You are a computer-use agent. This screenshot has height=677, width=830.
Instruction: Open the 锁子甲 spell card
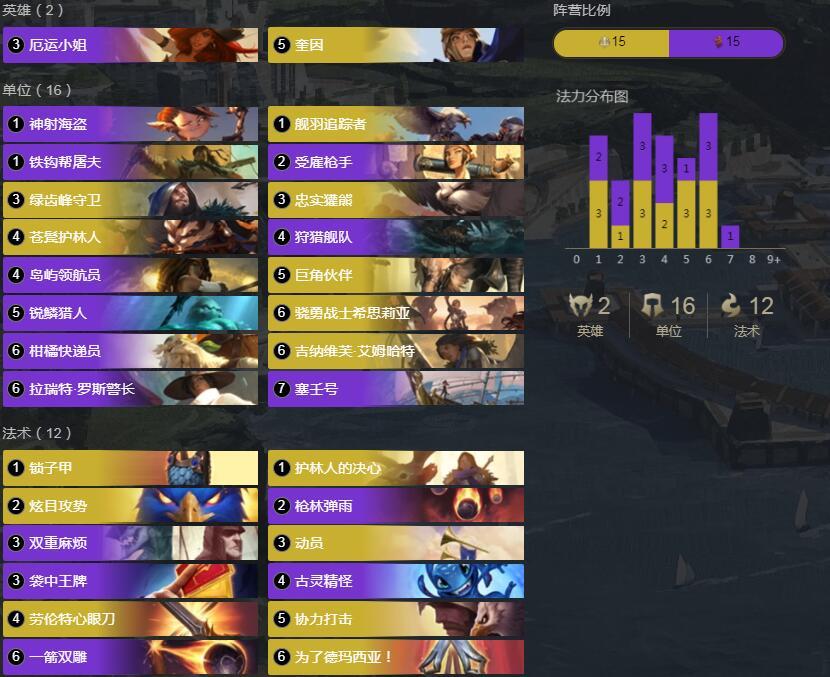pos(130,468)
